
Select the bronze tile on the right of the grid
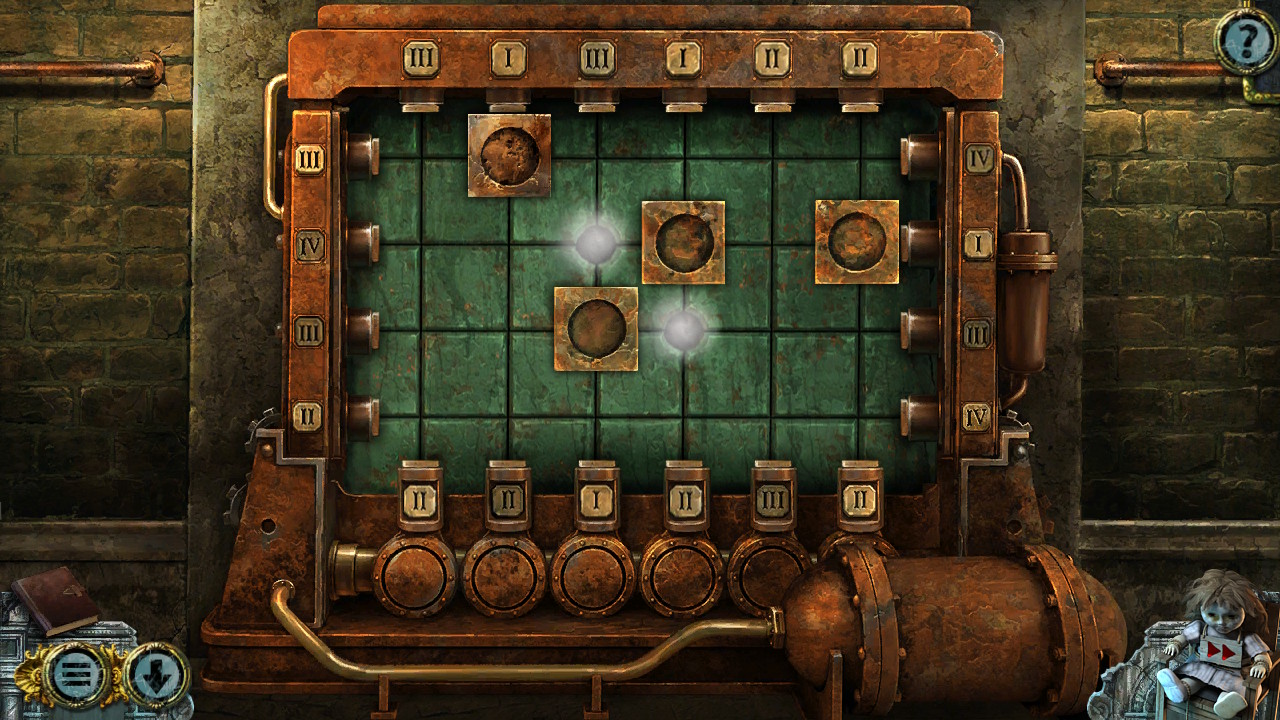tap(859, 242)
